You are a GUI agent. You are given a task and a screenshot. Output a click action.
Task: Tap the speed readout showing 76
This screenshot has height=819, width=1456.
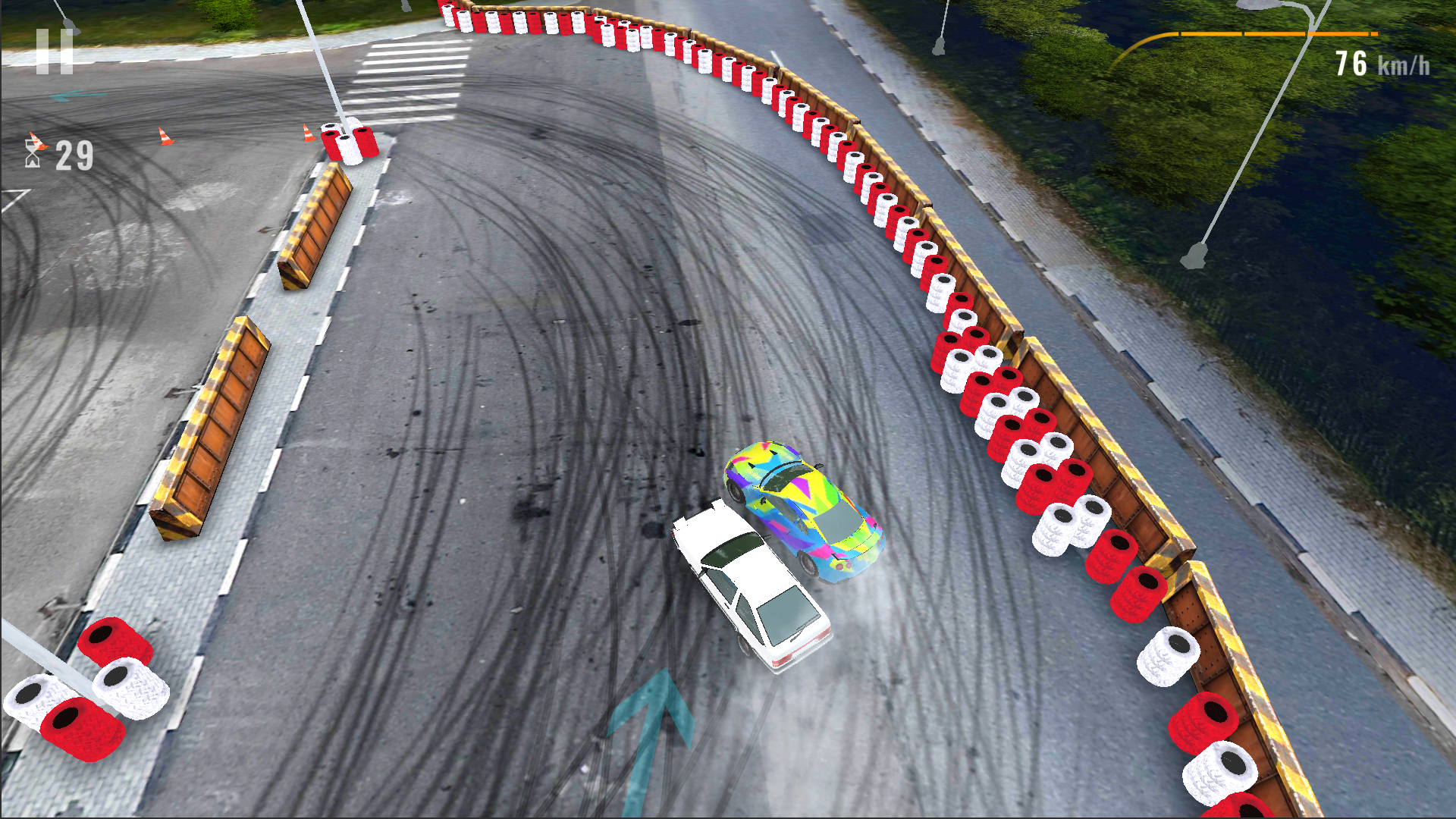coord(1353,64)
